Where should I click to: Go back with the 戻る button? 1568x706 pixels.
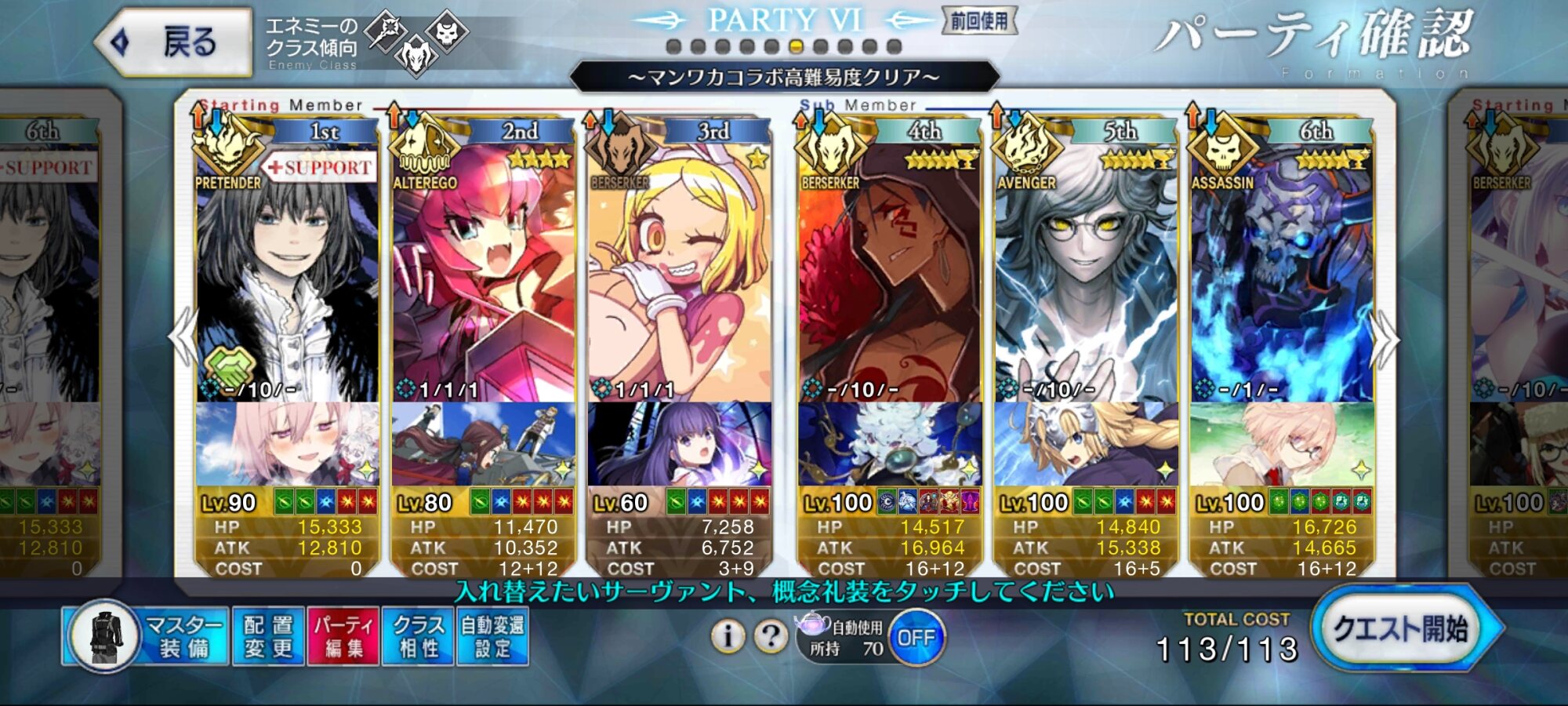[174, 42]
